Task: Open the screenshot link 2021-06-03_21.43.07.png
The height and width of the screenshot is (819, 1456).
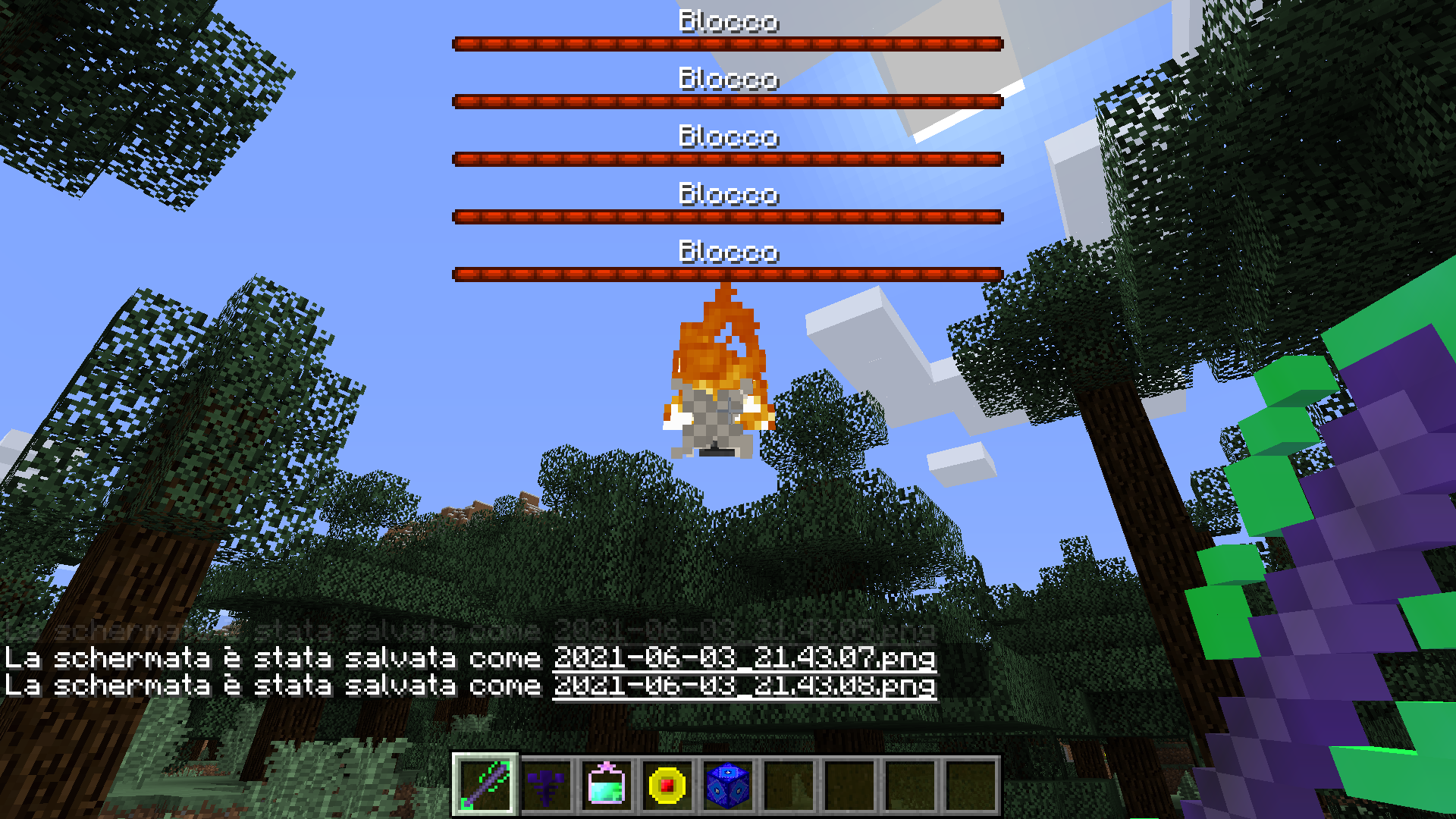Action: (x=745, y=659)
